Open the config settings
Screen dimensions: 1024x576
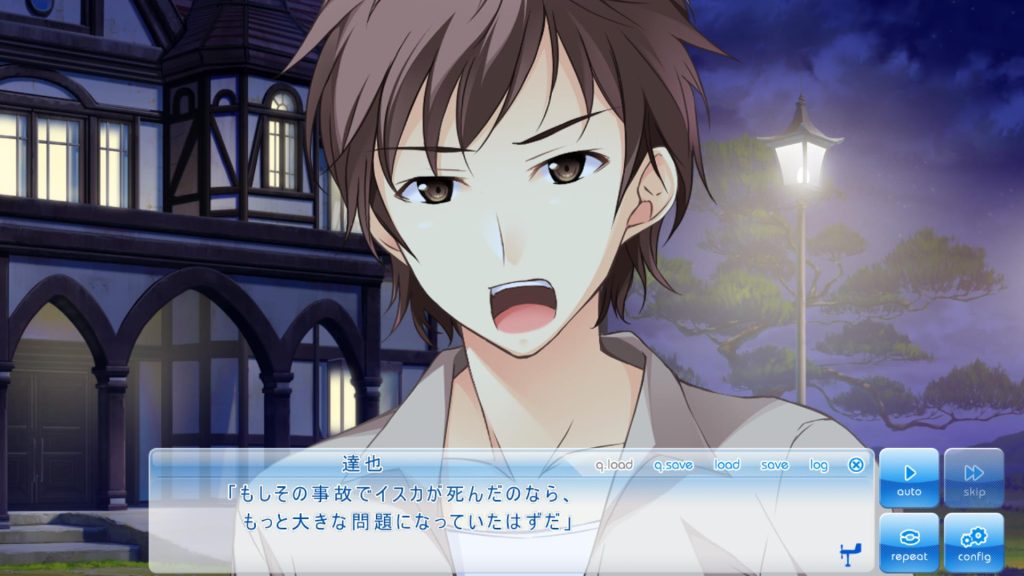point(973,542)
